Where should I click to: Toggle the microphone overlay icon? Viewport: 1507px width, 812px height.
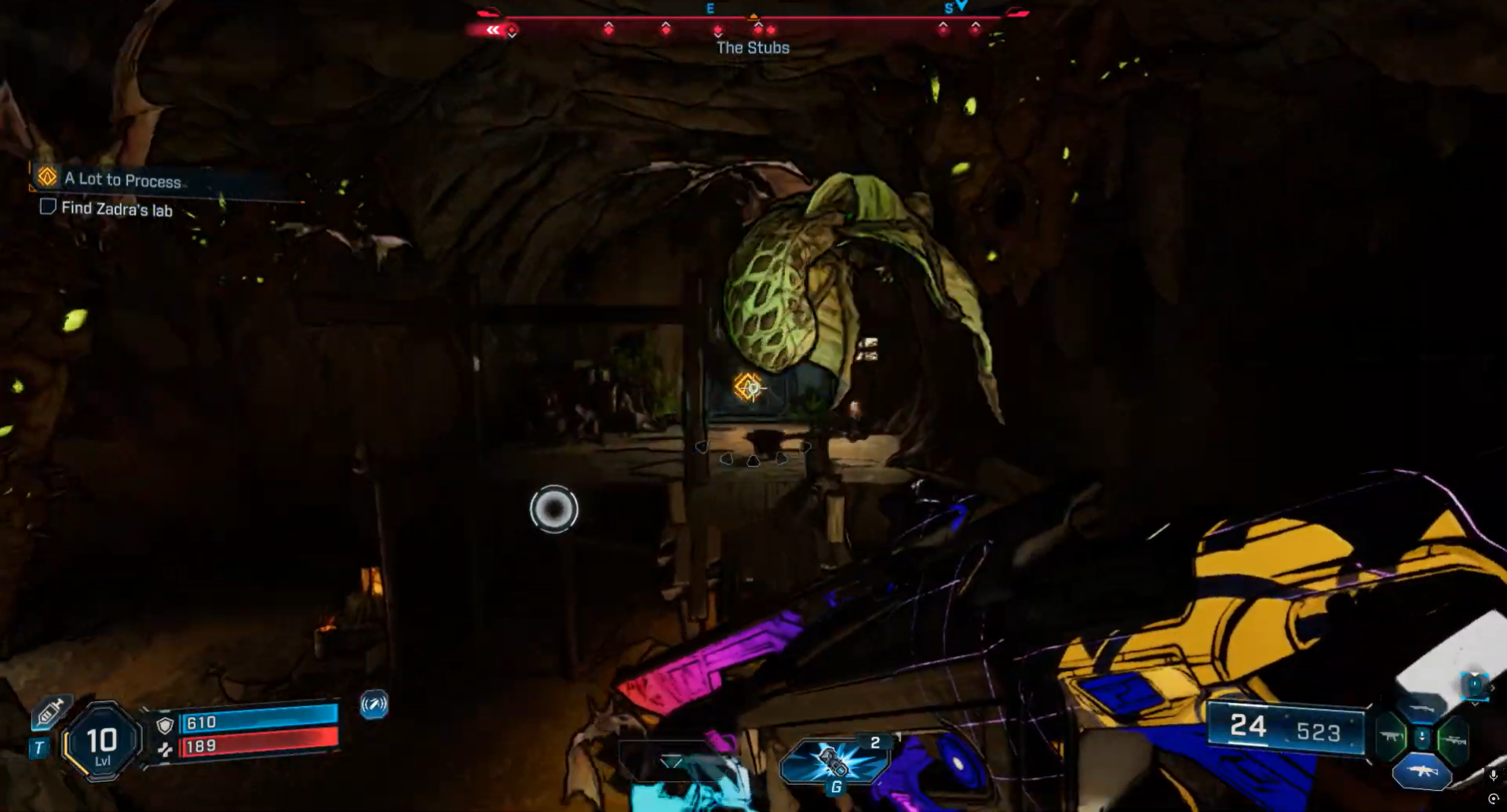click(1493, 775)
